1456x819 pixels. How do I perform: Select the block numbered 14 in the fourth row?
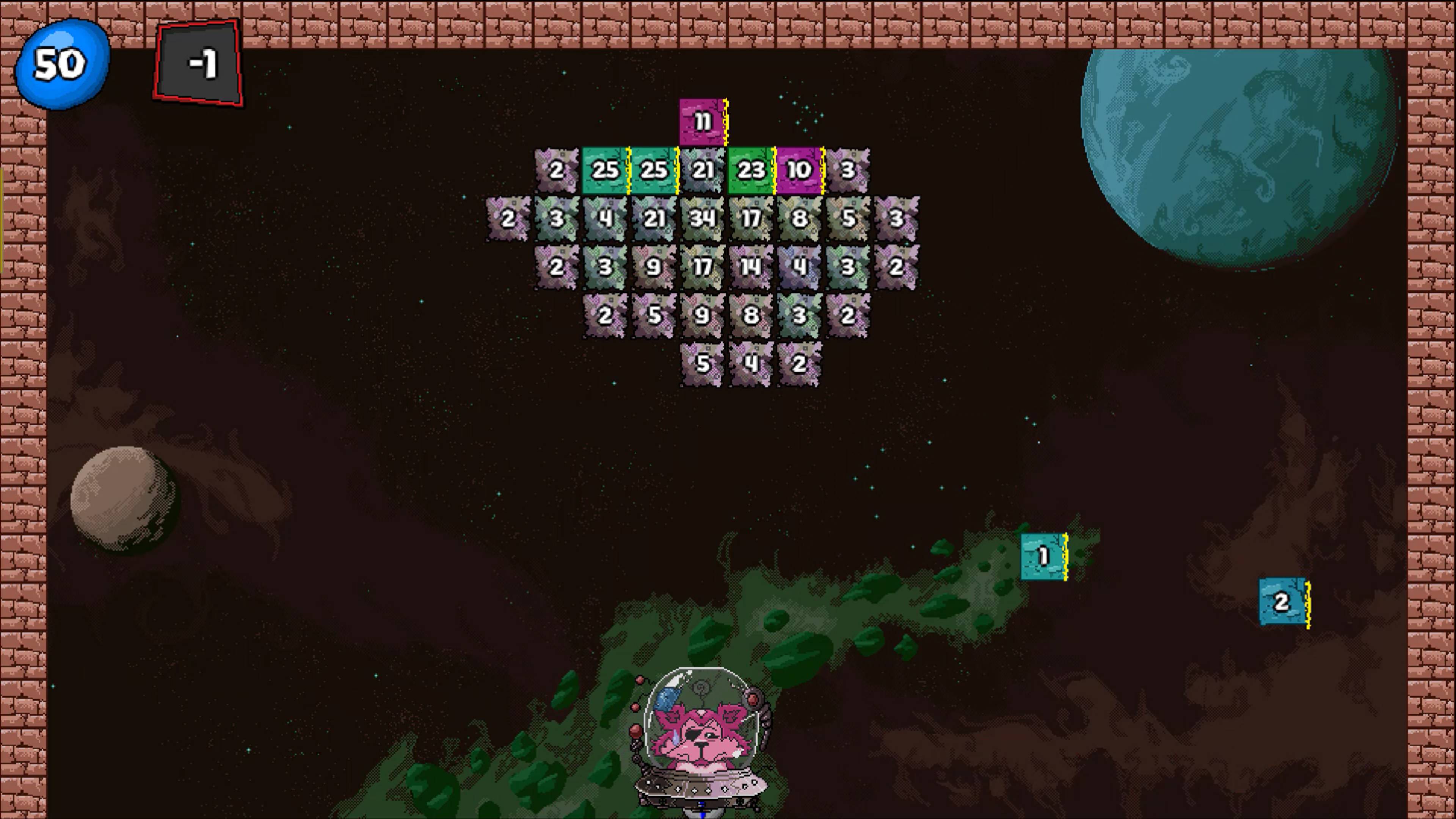click(x=751, y=266)
